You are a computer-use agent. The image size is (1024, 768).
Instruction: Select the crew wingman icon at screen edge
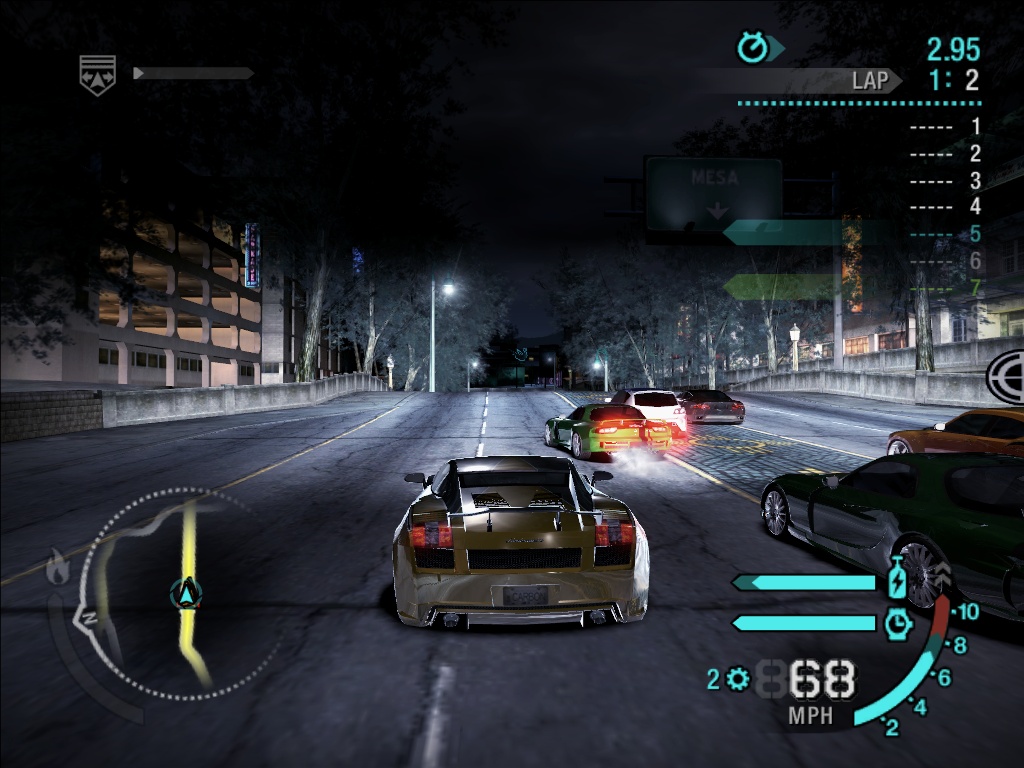click(1006, 376)
